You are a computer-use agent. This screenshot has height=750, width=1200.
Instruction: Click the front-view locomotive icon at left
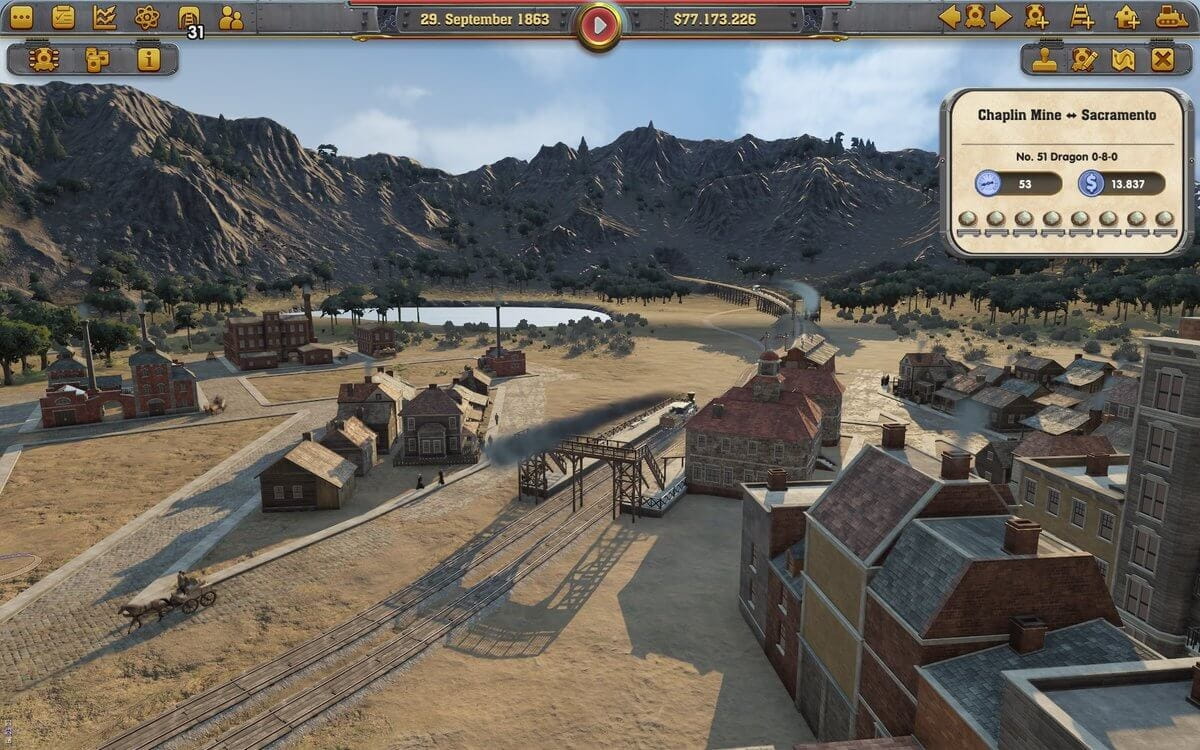coord(44,59)
